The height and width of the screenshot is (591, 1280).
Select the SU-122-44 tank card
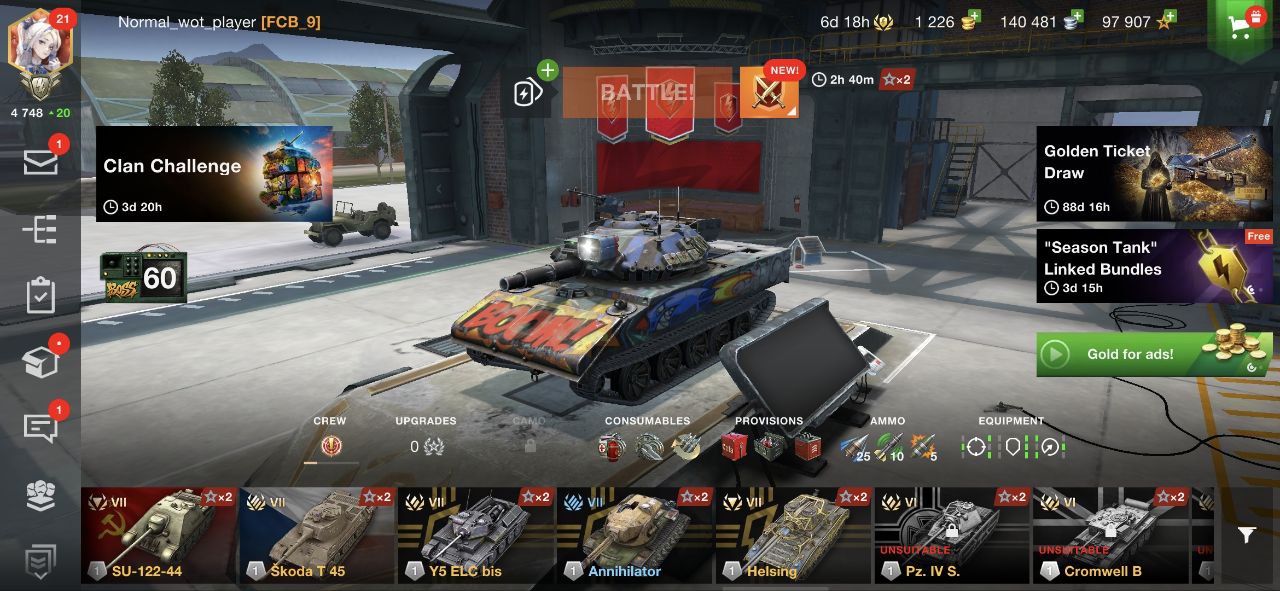[160, 536]
